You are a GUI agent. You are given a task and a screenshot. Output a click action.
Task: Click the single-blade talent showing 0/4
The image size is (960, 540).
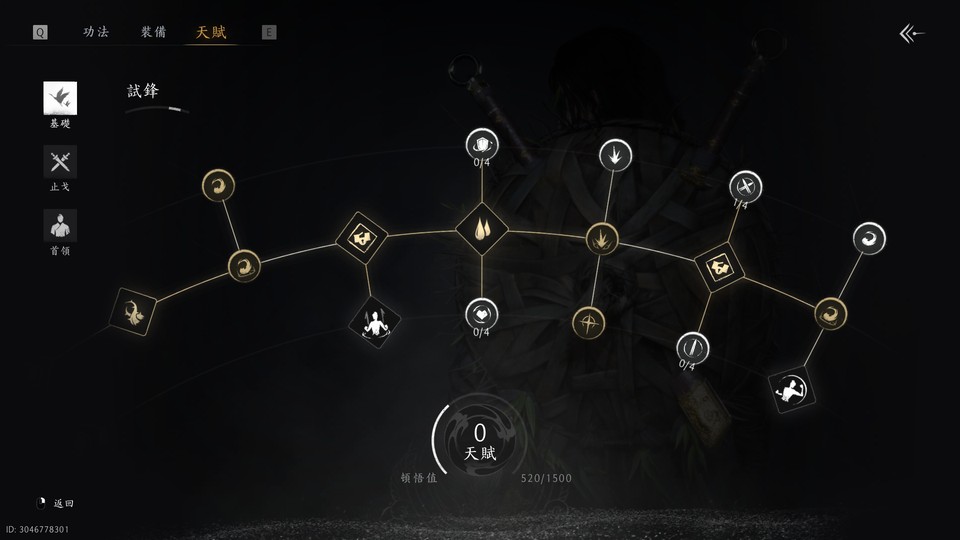(x=692, y=347)
